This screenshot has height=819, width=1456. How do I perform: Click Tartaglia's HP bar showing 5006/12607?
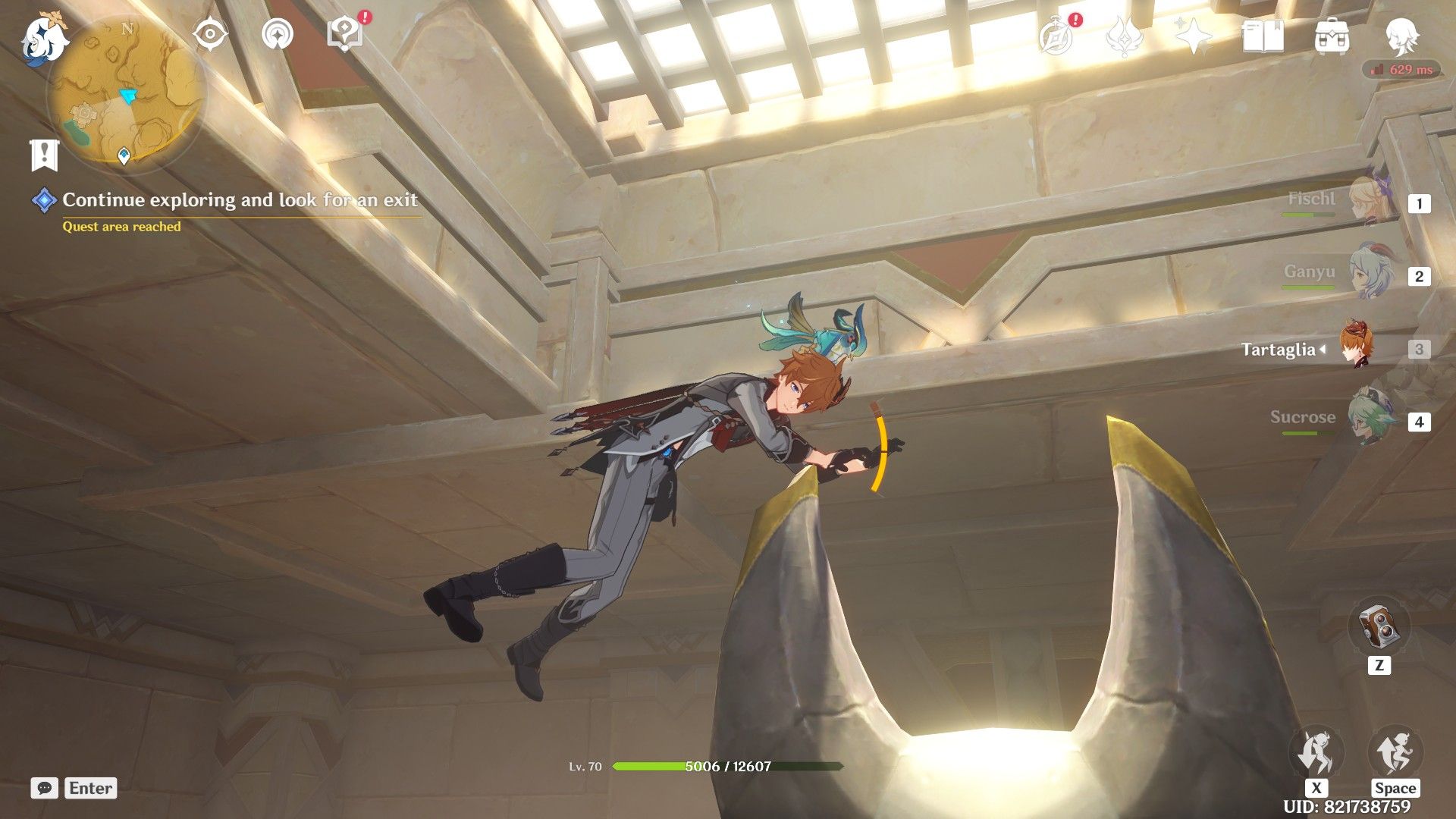tap(728, 767)
